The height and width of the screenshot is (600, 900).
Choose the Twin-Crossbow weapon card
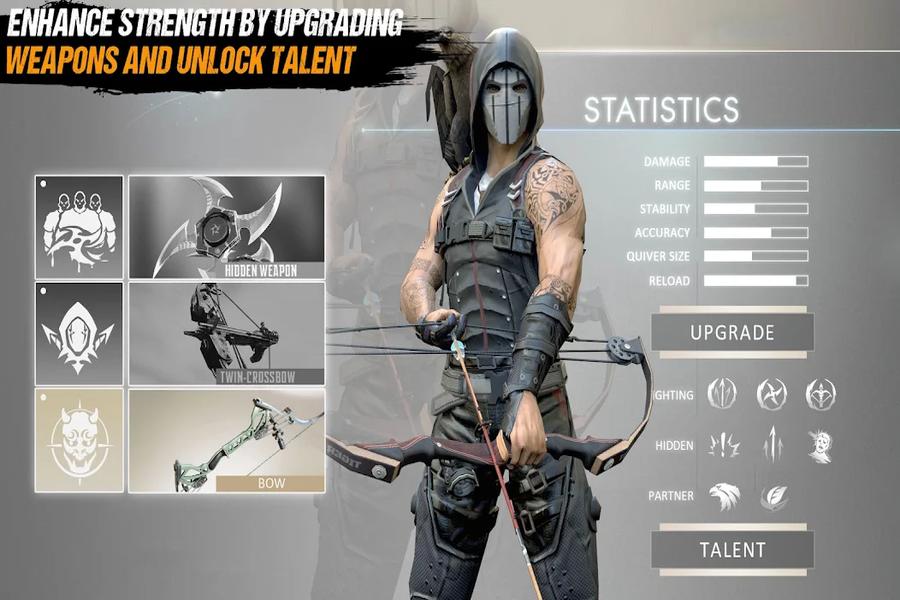click(227, 334)
